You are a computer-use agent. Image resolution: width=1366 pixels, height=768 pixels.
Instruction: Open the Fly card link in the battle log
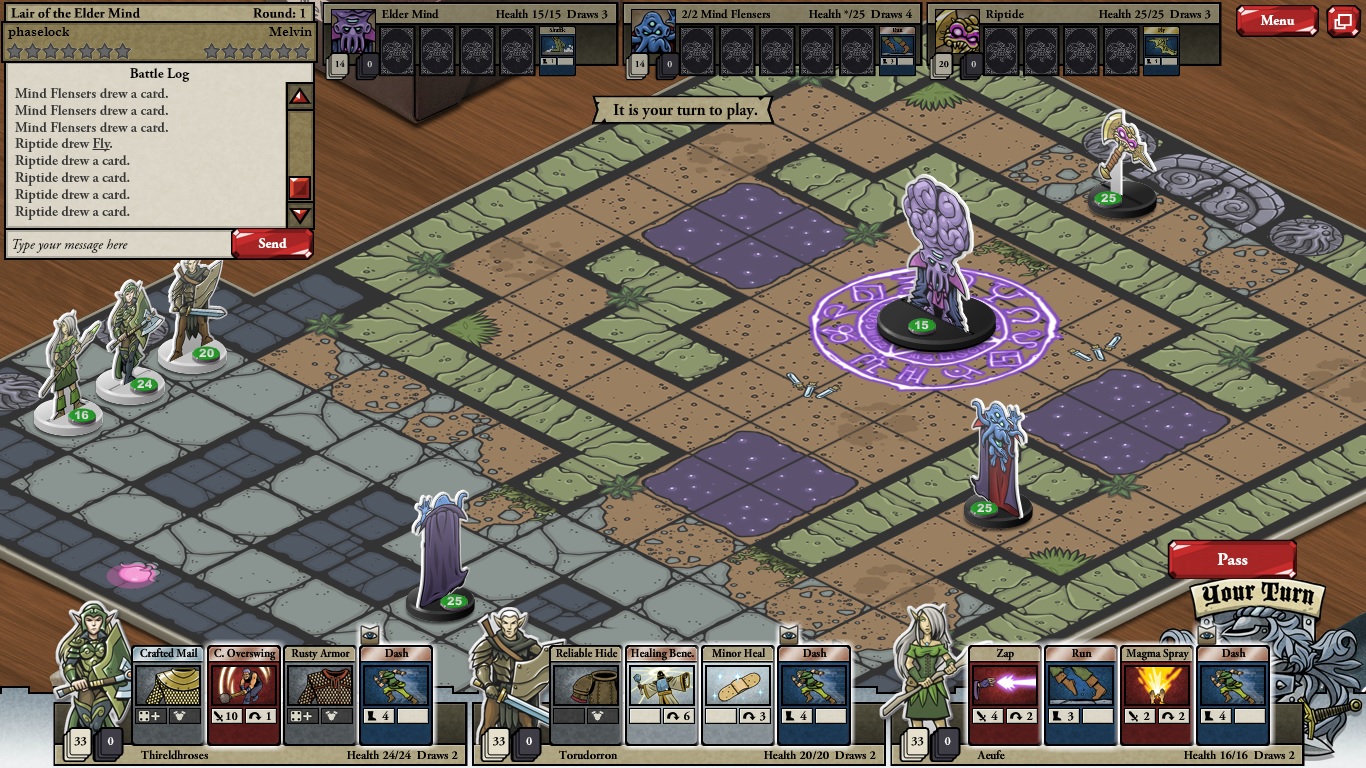101,144
